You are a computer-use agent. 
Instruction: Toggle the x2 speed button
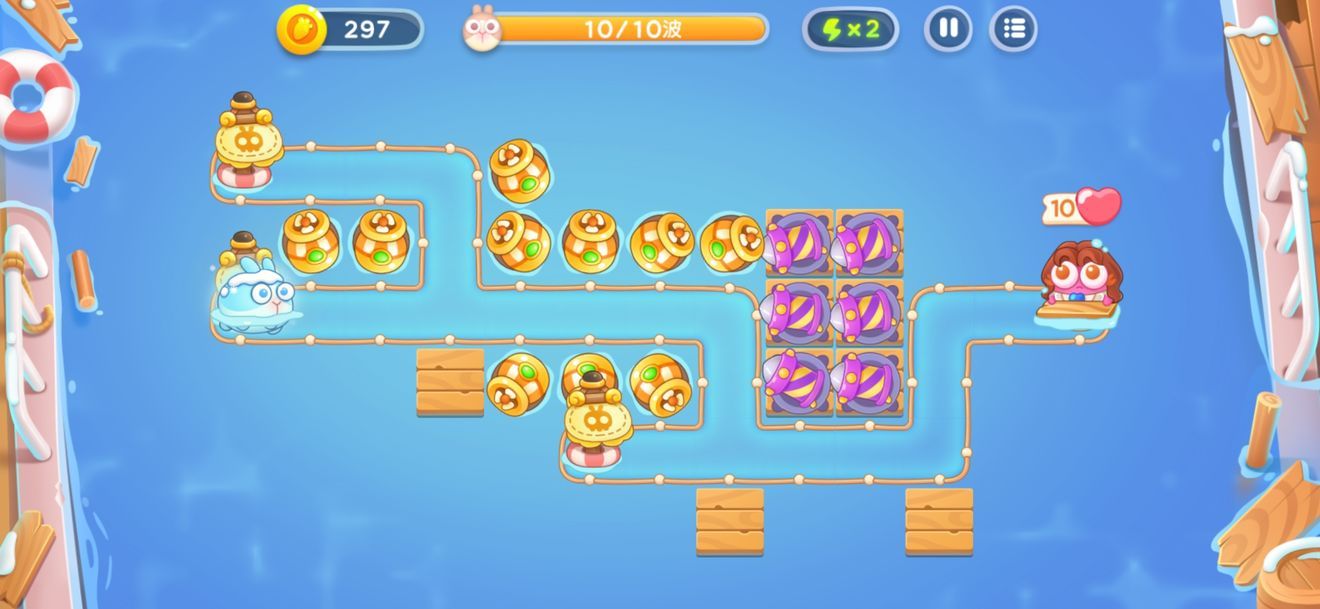pos(850,29)
